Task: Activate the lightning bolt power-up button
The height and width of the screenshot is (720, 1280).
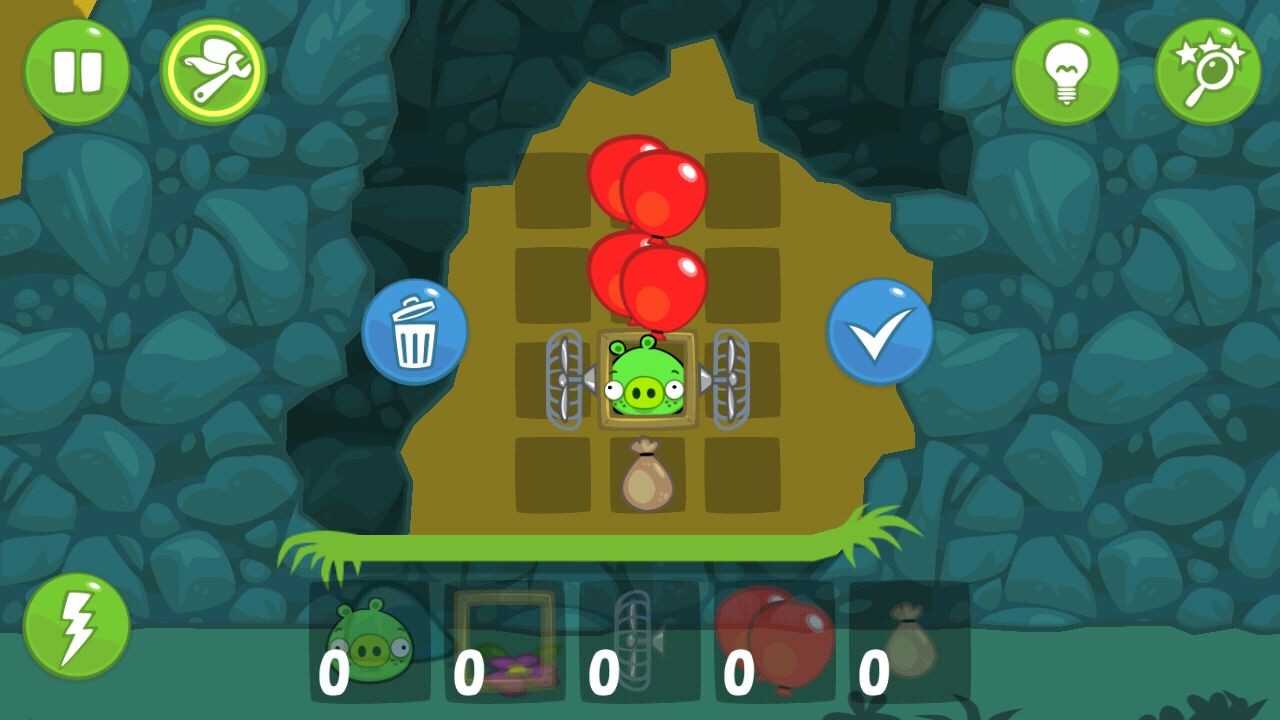Action: [76, 626]
